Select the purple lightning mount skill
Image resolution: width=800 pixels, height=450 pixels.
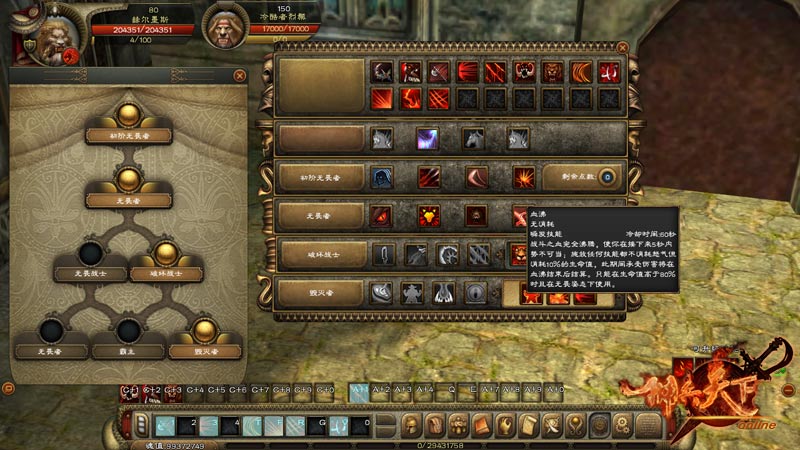click(427, 139)
